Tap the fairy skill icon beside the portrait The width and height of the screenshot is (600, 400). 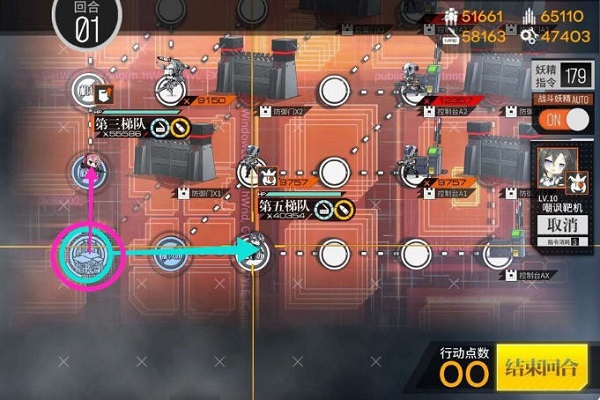click(578, 181)
